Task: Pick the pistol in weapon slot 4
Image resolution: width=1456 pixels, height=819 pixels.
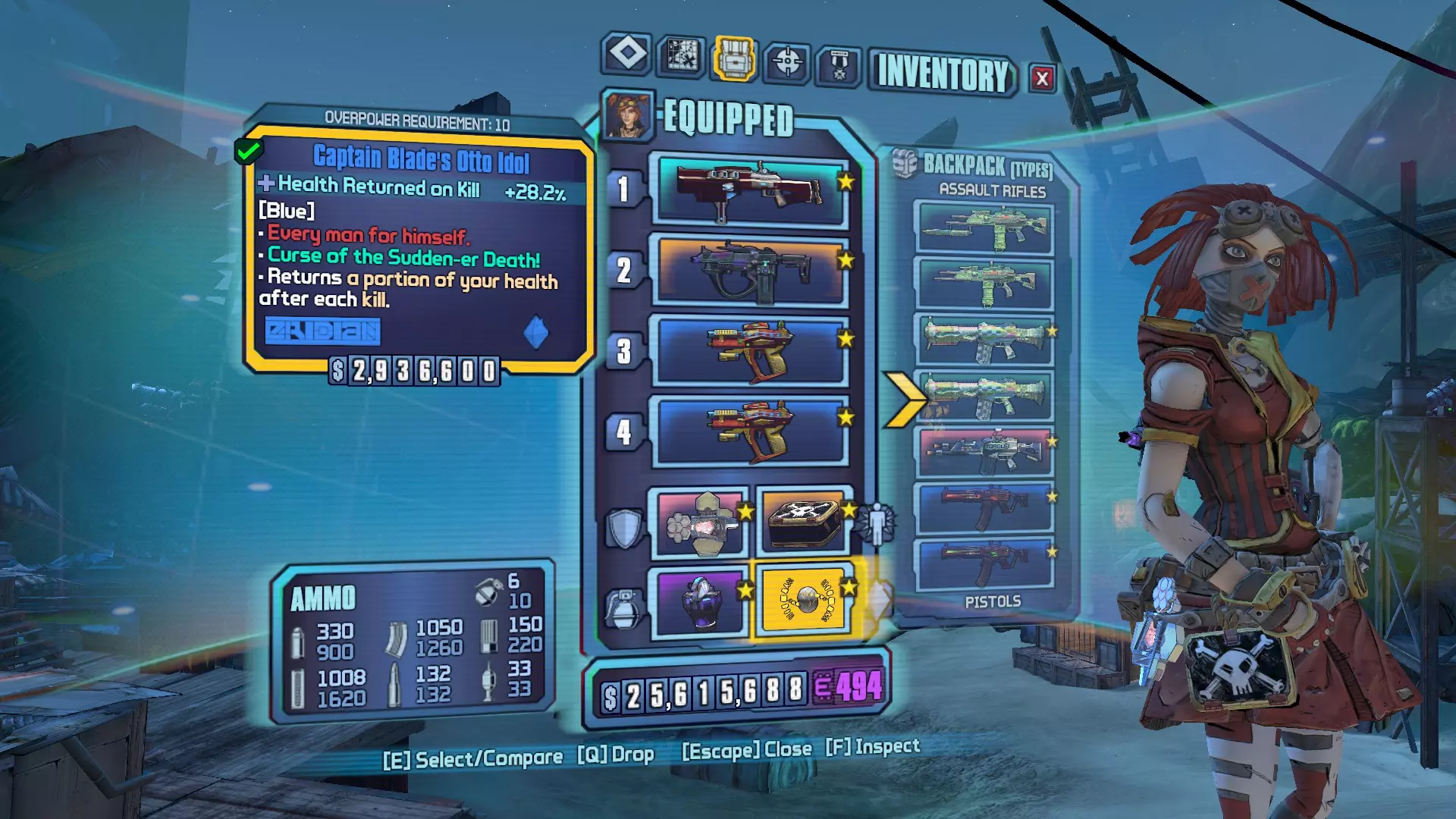Action: coord(750,431)
